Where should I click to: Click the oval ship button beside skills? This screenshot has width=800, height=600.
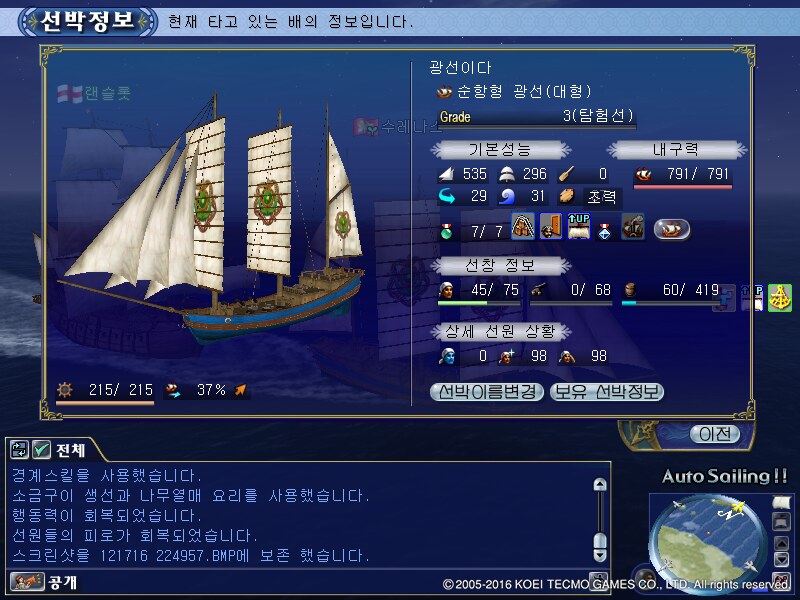[x=672, y=228]
